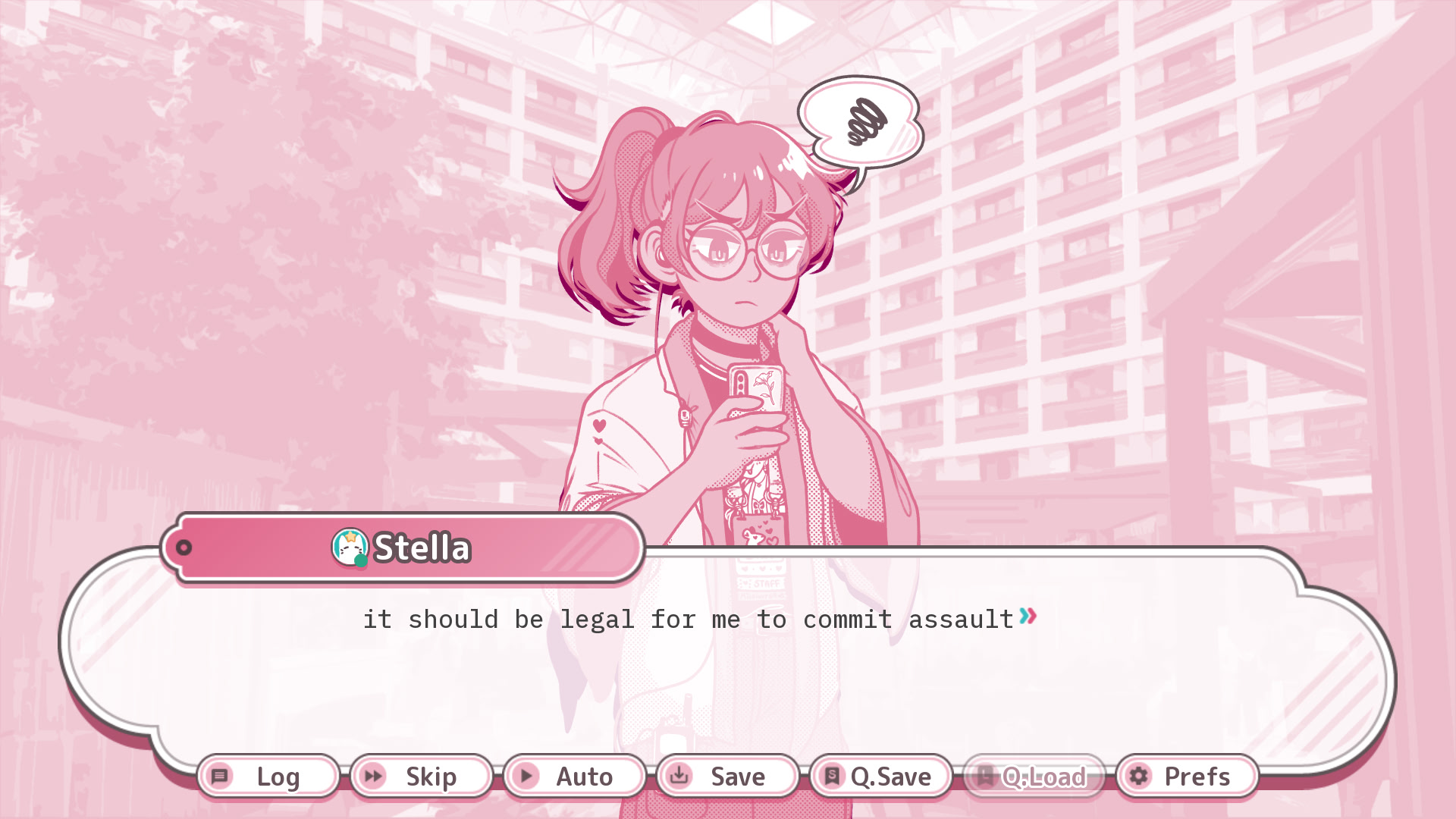Screen dimensions: 1456x819
Task: Click the bookmark icon on the Q.Load button
Action: tap(984, 777)
